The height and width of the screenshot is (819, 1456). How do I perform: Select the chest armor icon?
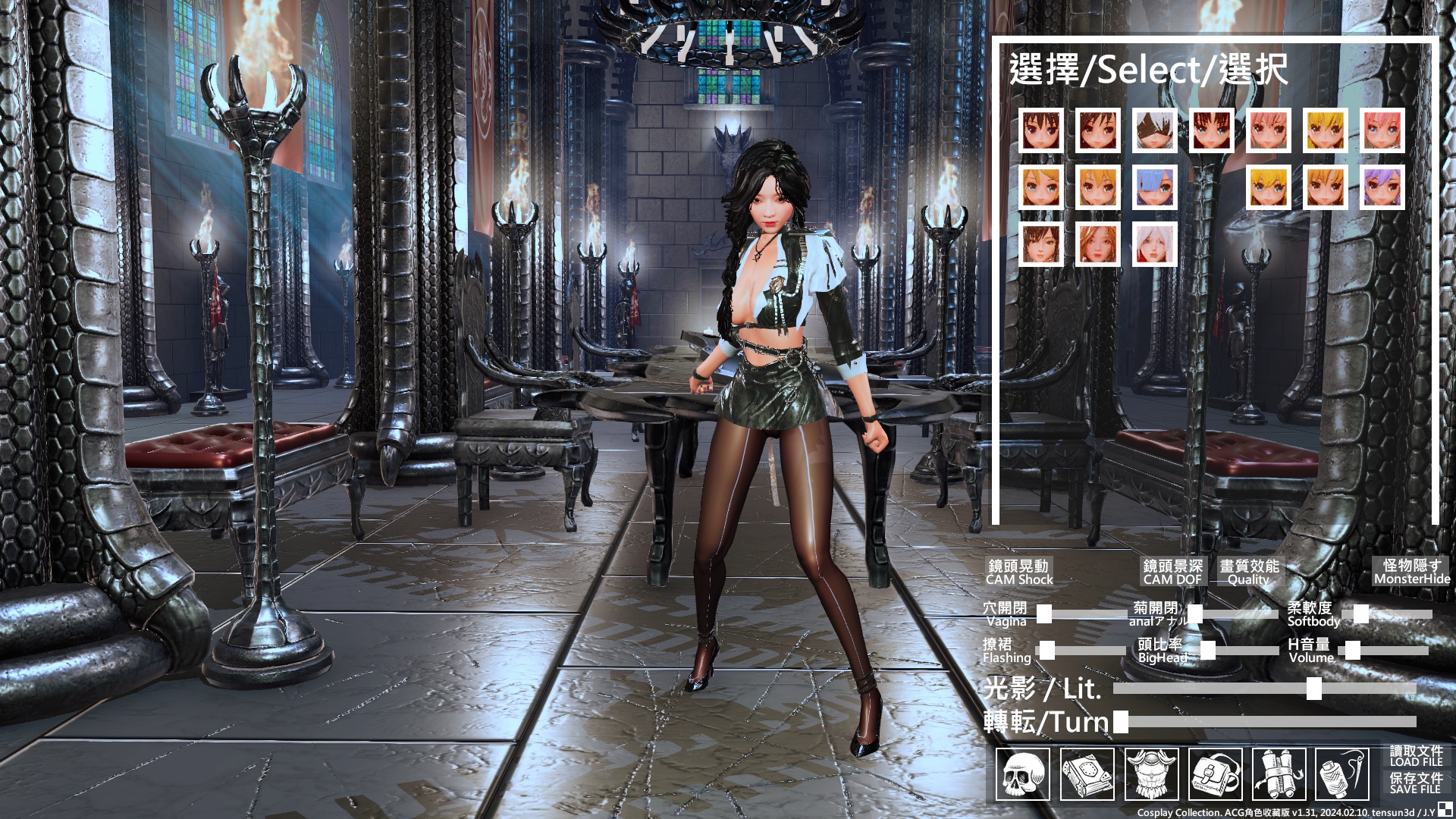pos(1151,774)
